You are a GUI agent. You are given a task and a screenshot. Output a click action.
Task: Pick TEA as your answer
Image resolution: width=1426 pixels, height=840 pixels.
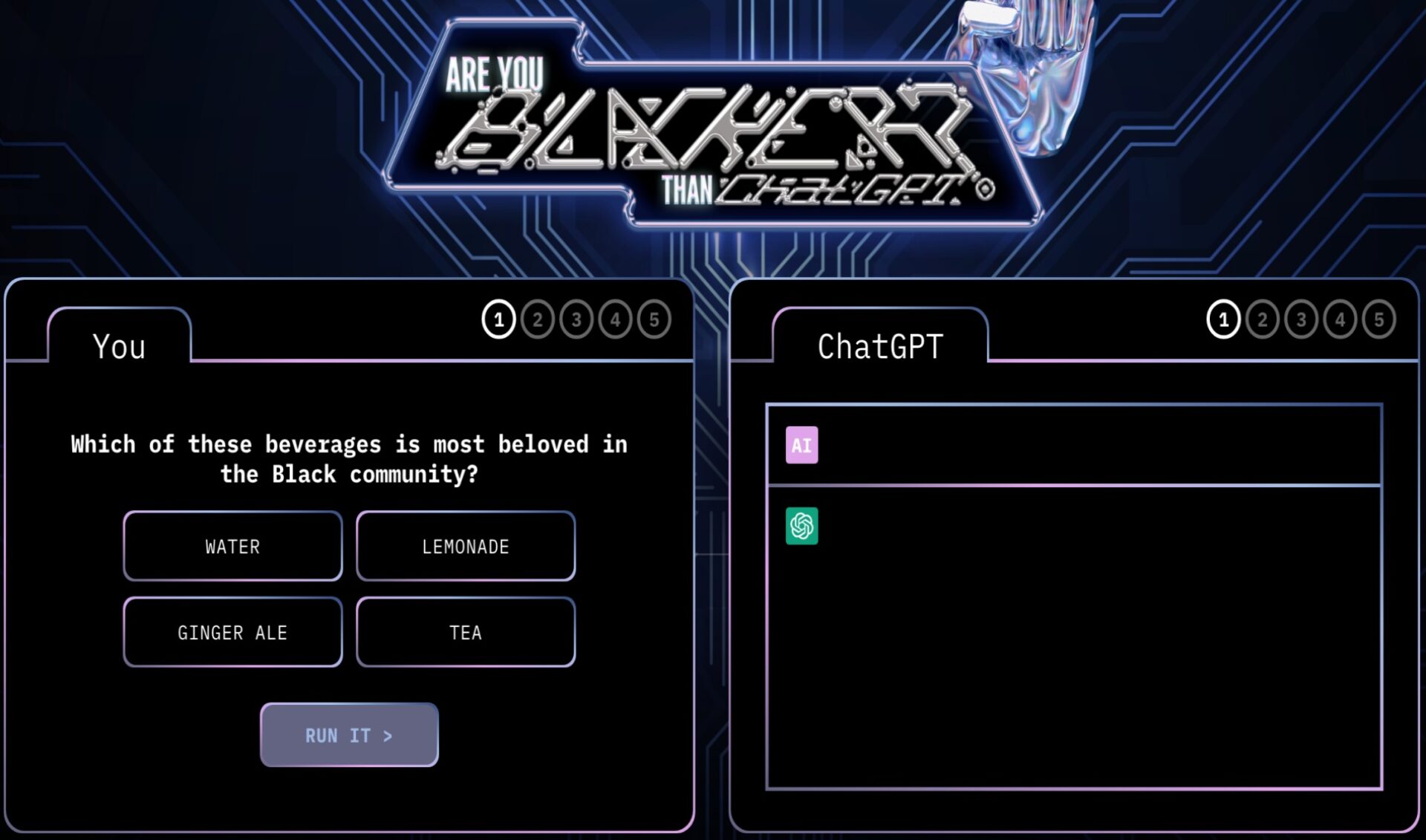[x=466, y=632]
